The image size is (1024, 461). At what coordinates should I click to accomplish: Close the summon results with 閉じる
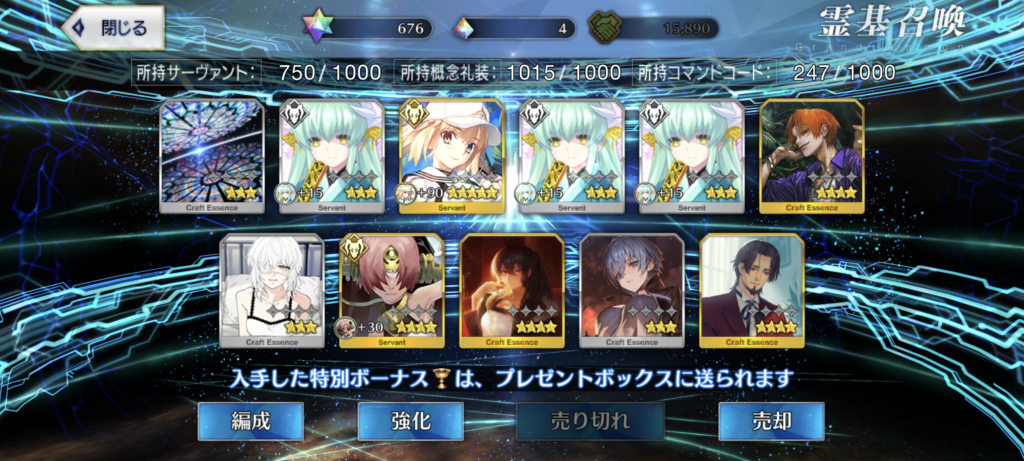point(112,28)
